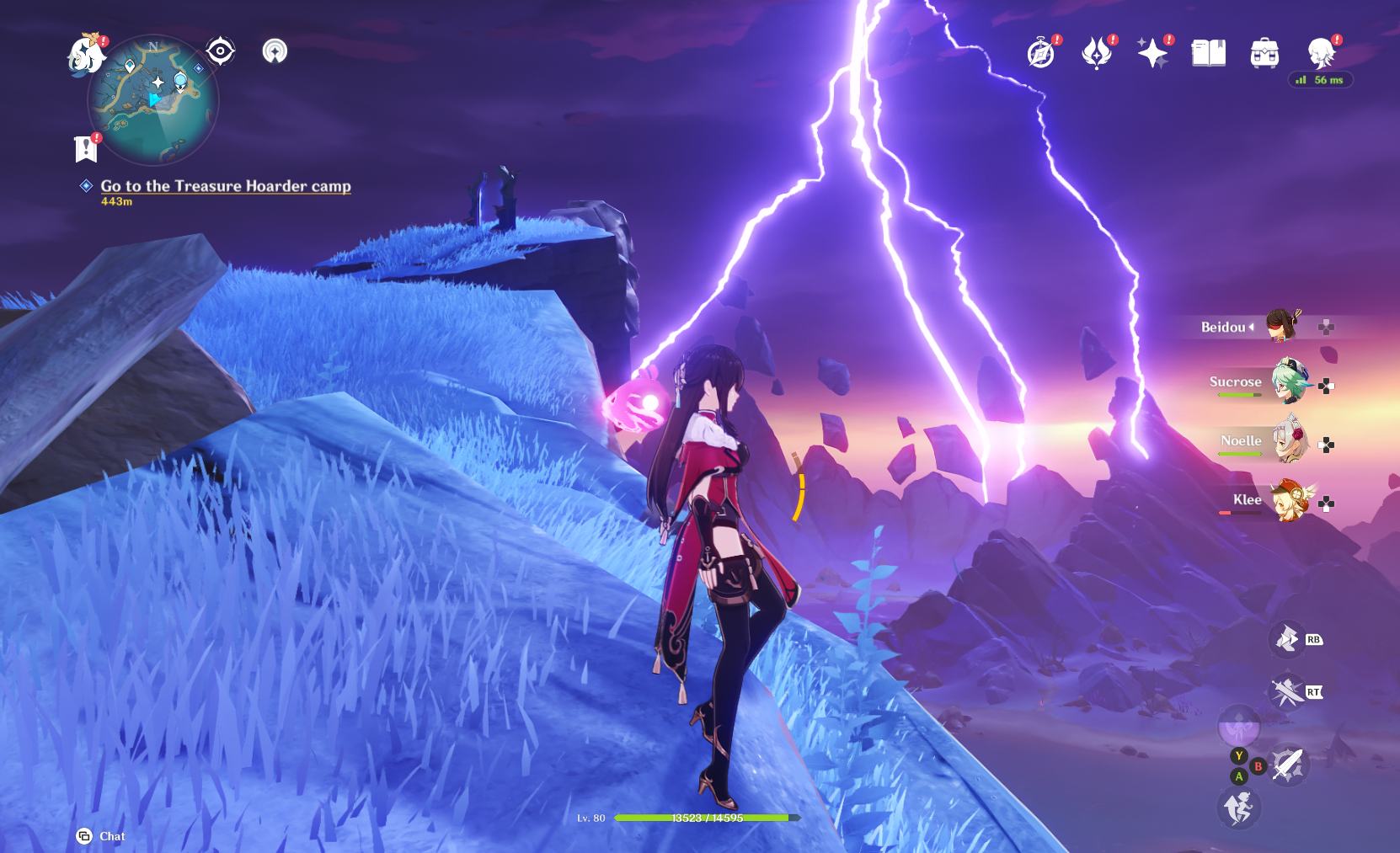Open the quest notice flag icon
The height and width of the screenshot is (853, 1400).
(85, 146)
